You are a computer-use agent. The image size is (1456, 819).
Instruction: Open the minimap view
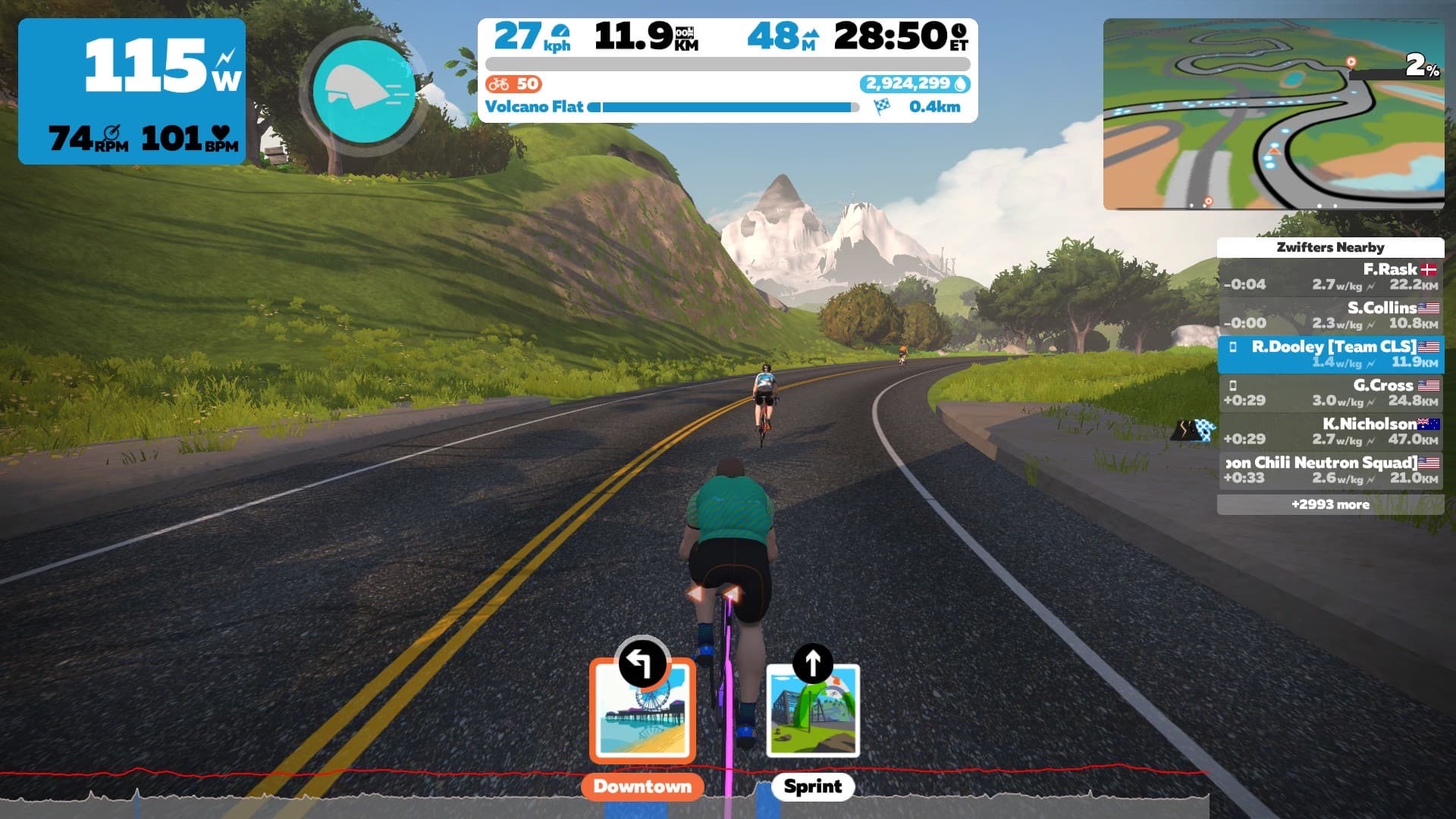click(1273, 115)
